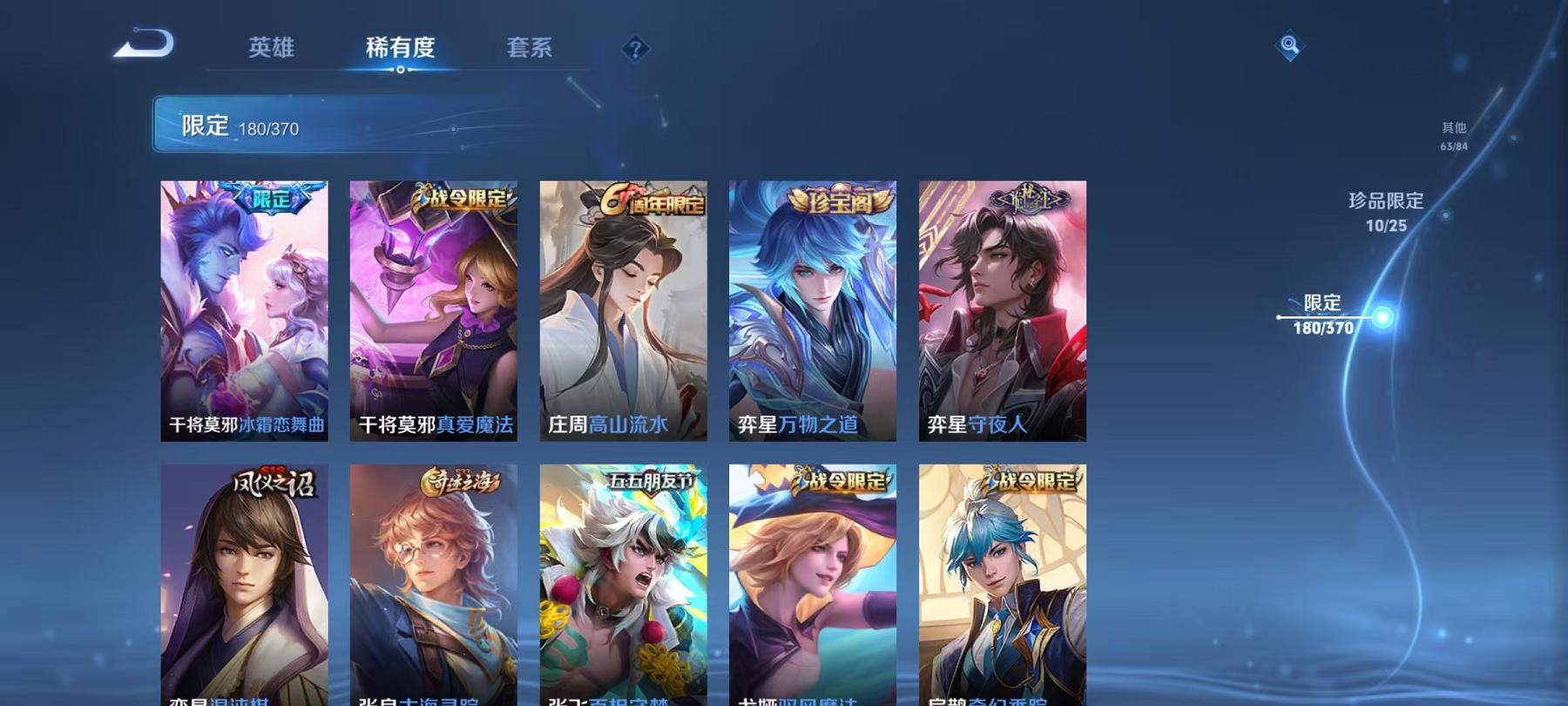Switch to the 英雄 tab
This screenshot has height=706, width=1568.
tap(272, 50)
